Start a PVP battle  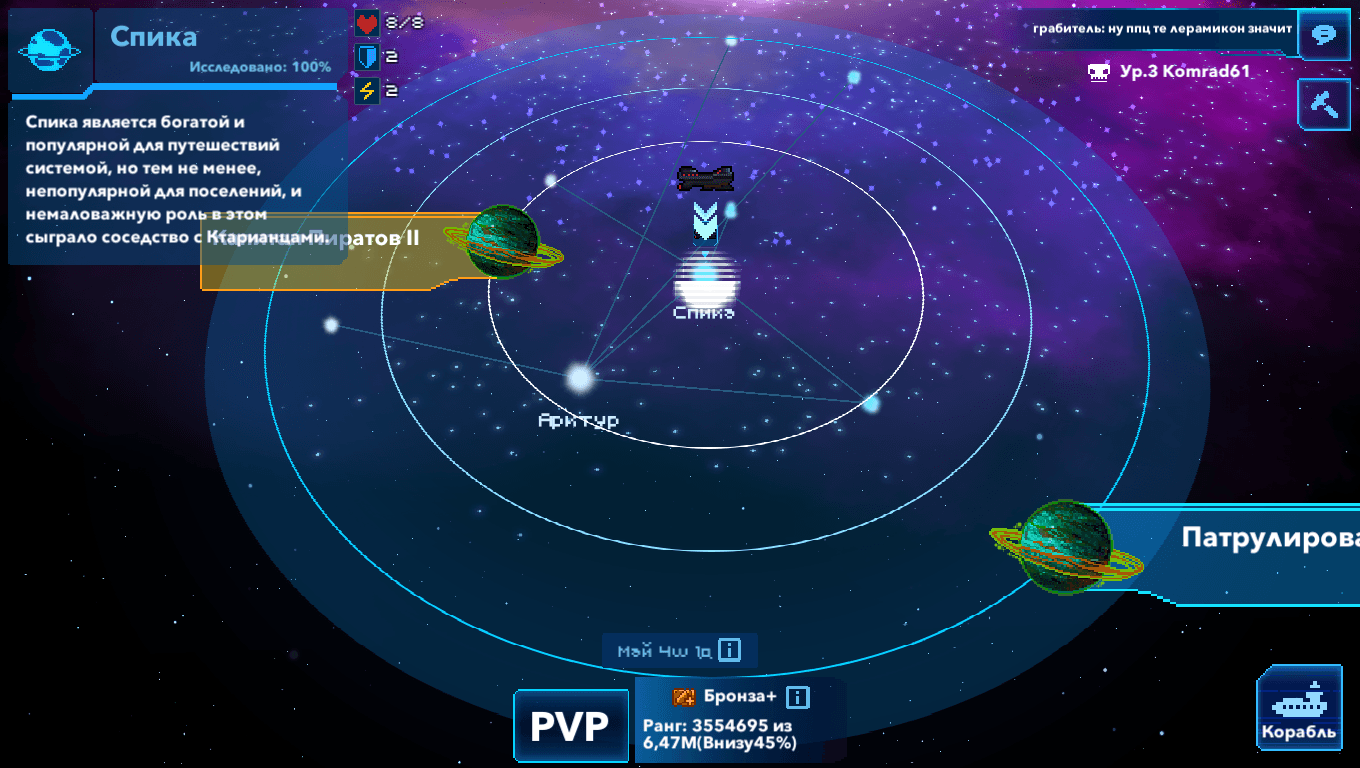point(569,726)
